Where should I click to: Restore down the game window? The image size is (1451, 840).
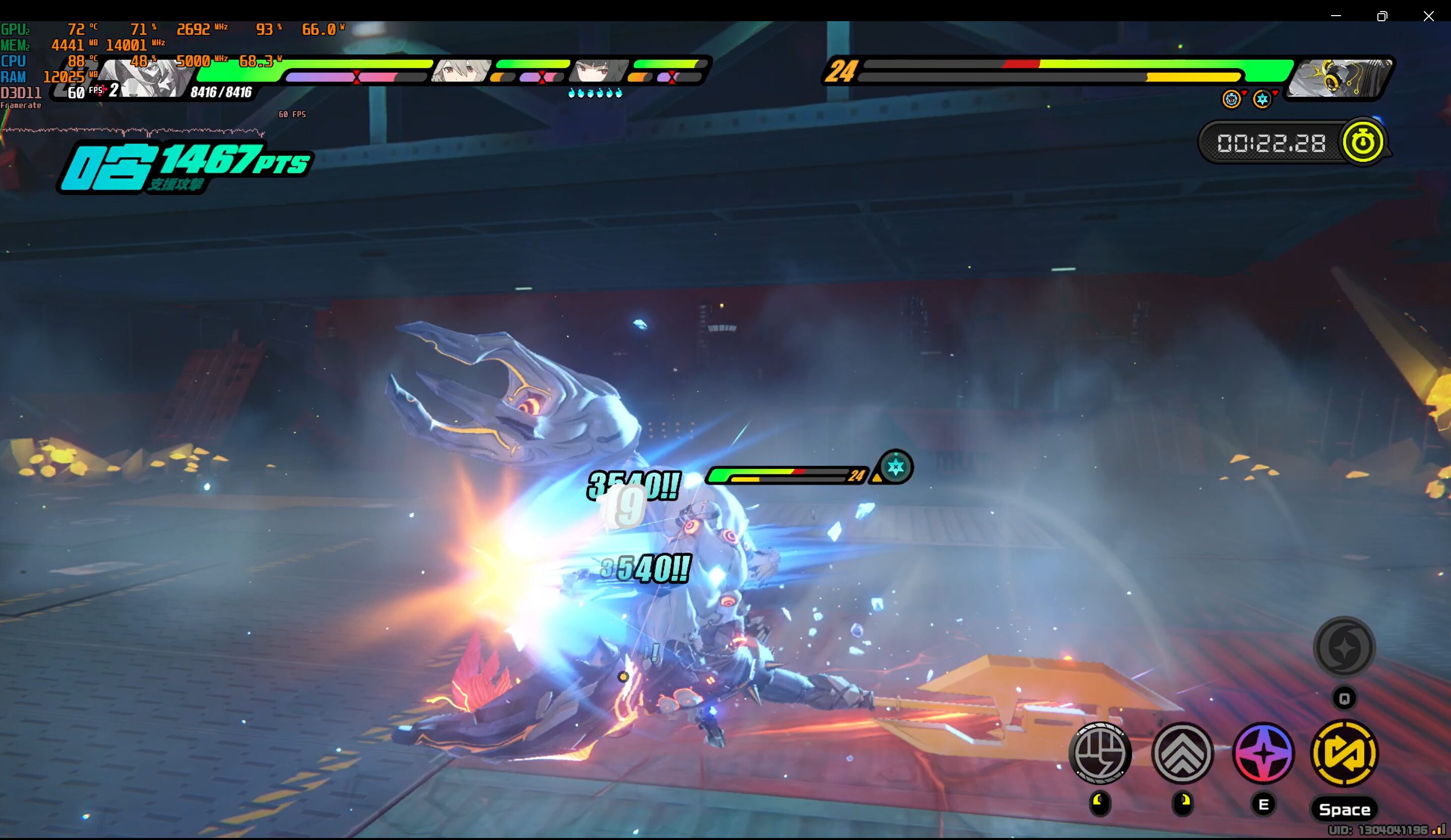[1382, 16]
